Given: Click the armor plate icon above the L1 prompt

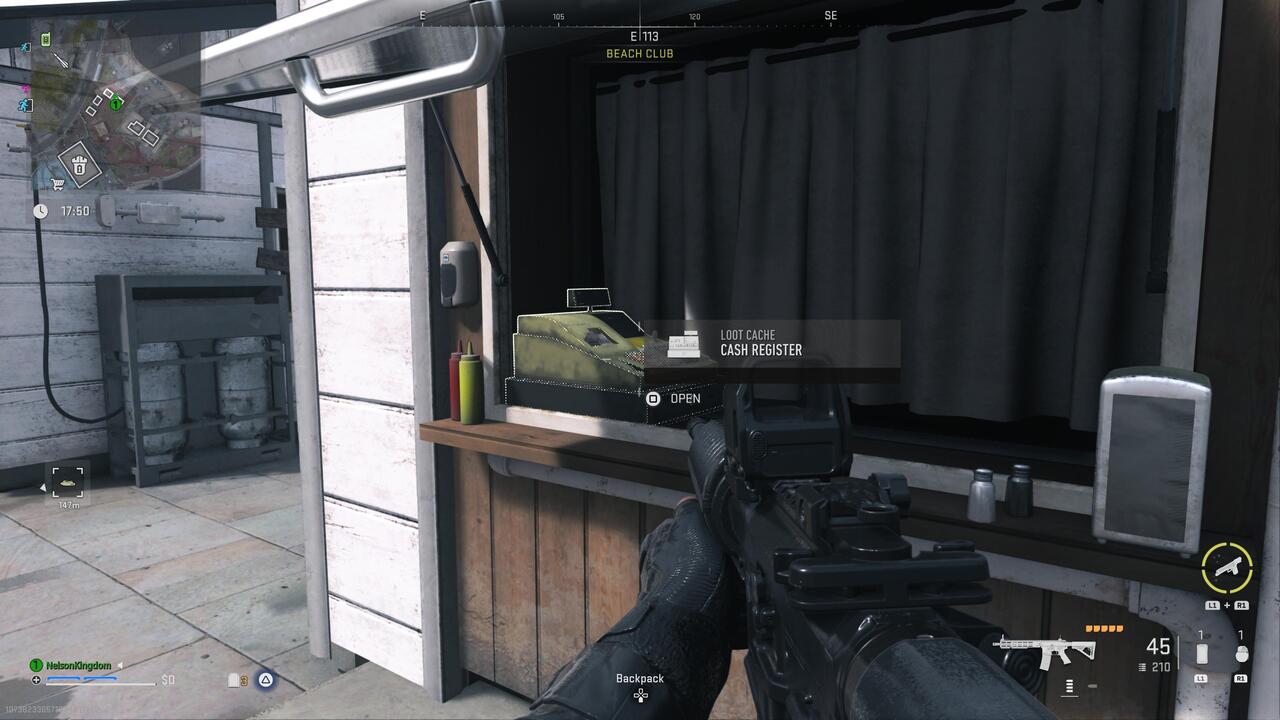Looking at the screenshot, I should (x=1201, y=653).
